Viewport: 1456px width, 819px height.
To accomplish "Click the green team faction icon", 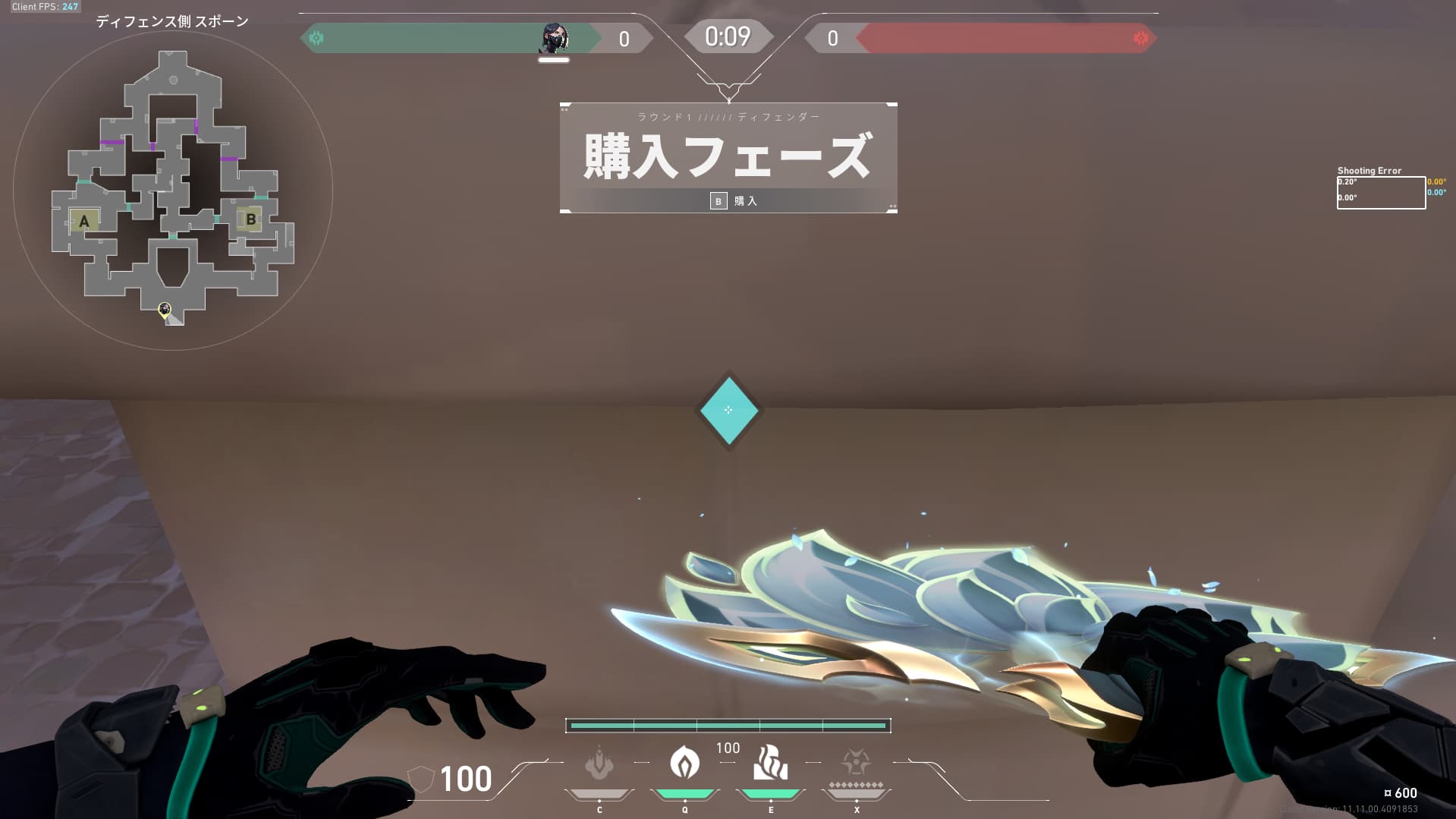I will point(317,36).
